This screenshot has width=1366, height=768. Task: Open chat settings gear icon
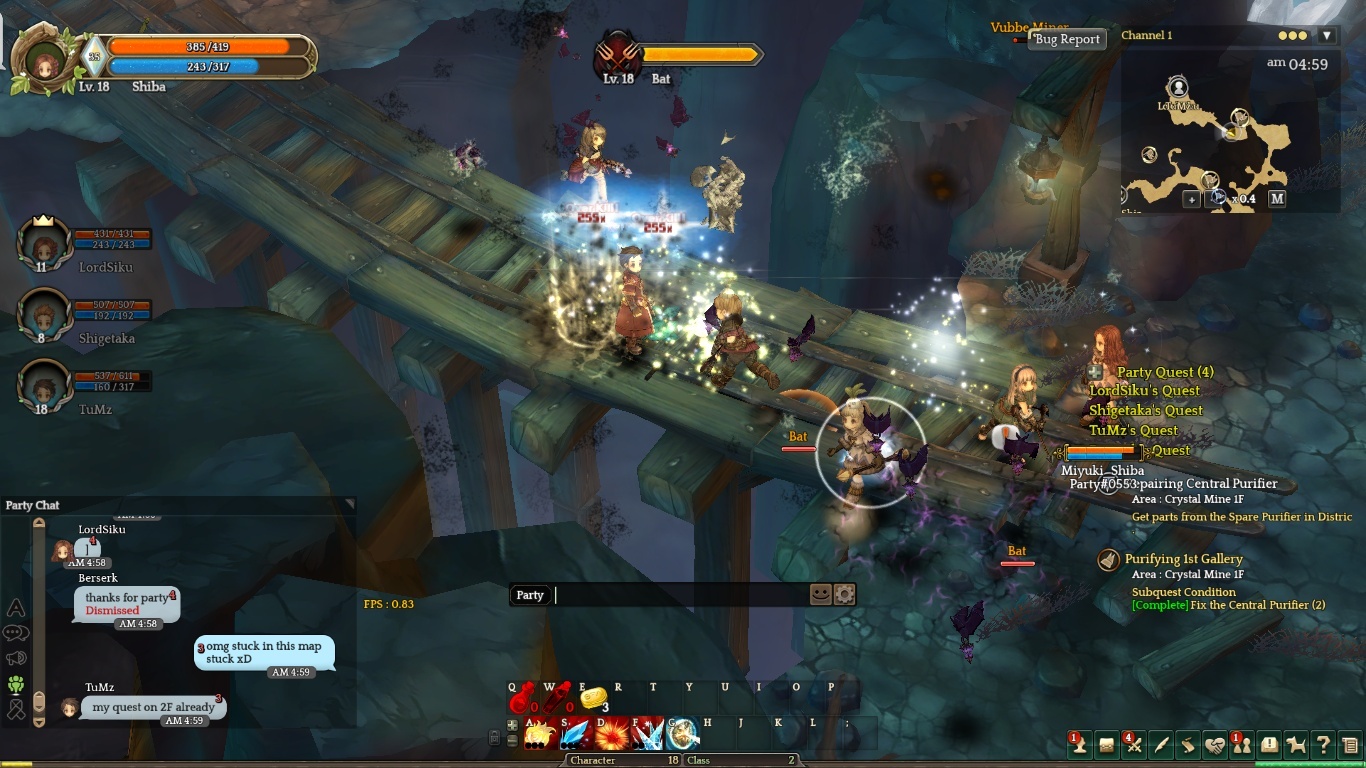click(x=844, y=594)
